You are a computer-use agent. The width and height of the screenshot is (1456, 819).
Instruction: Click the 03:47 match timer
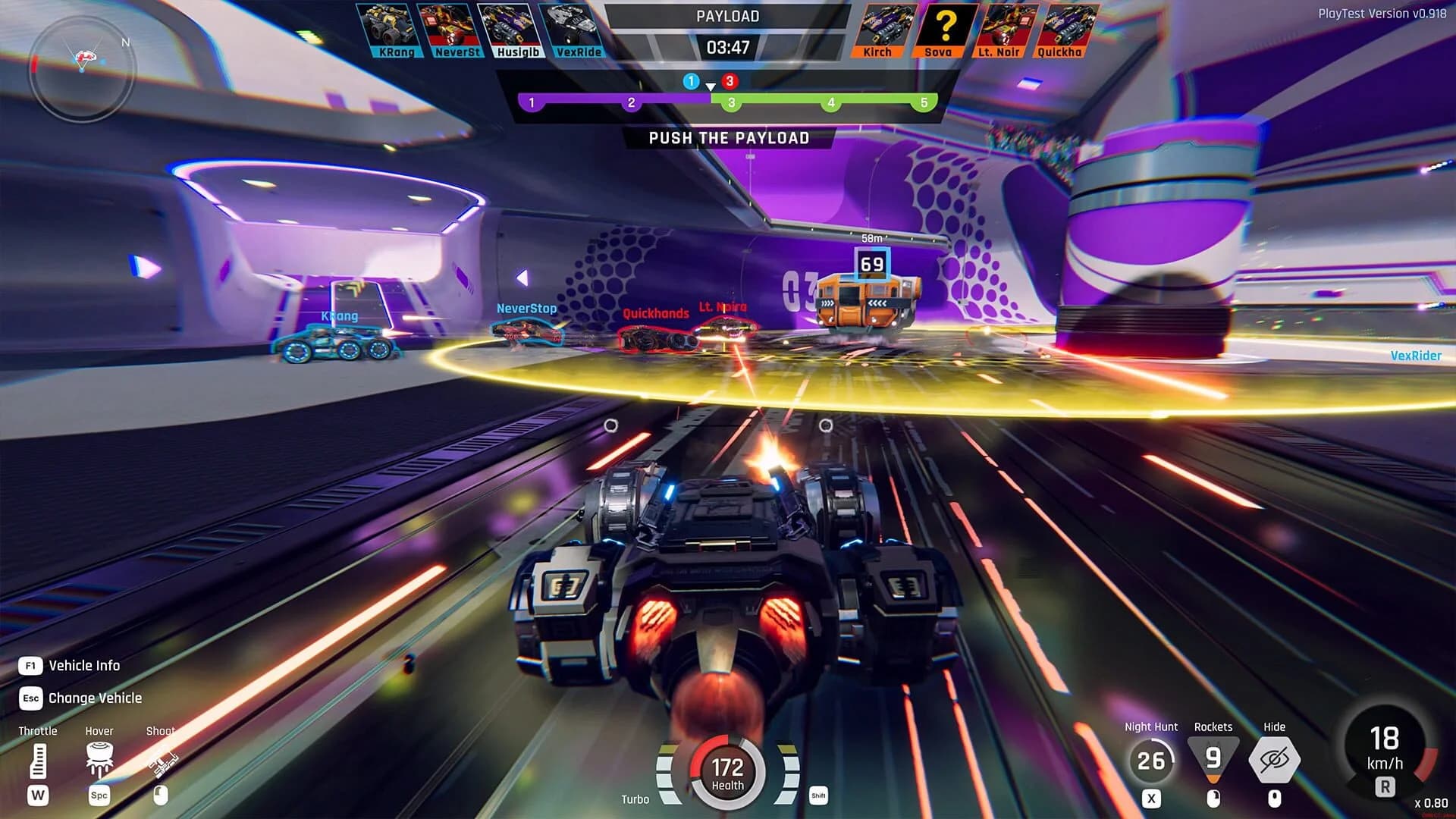727,48
